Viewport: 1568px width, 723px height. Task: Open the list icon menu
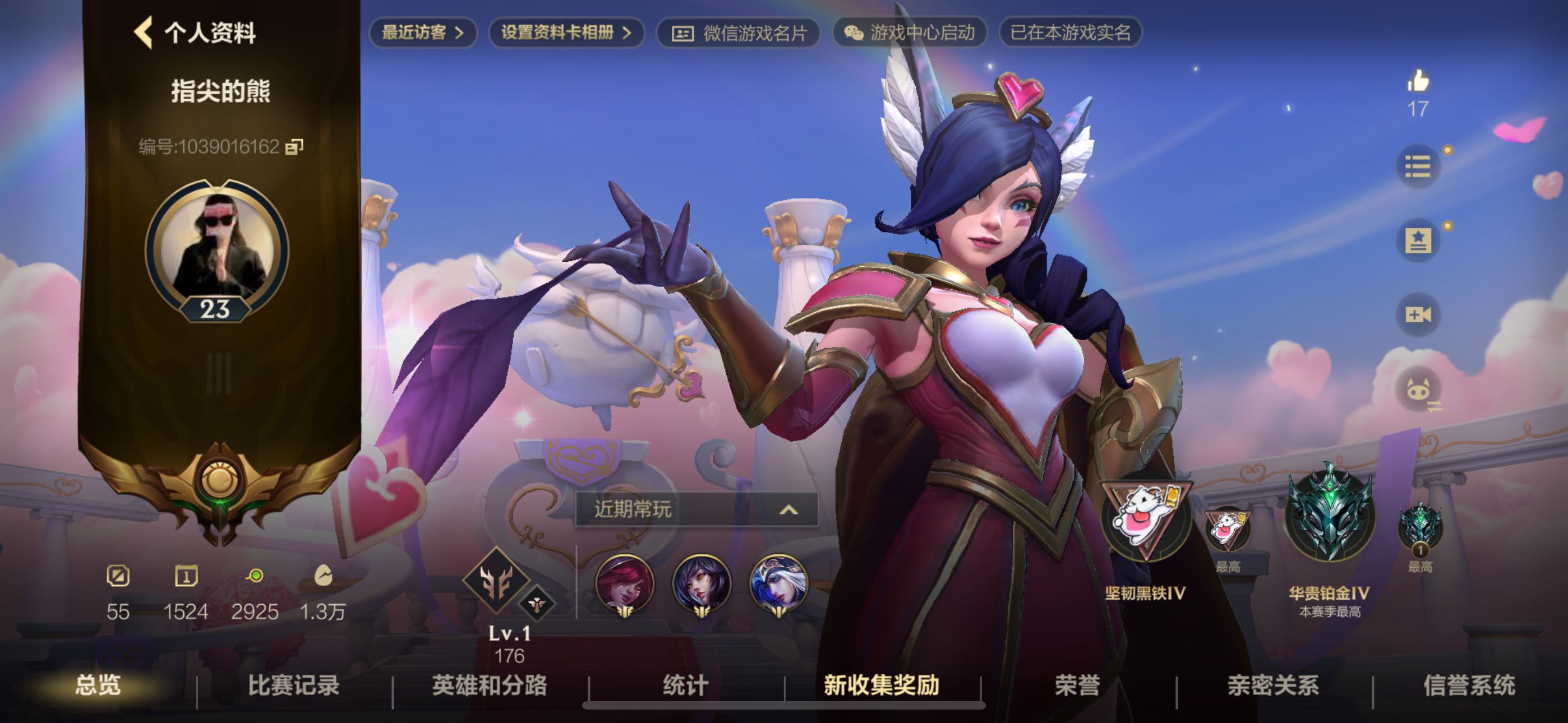(x=1418, y=166)
